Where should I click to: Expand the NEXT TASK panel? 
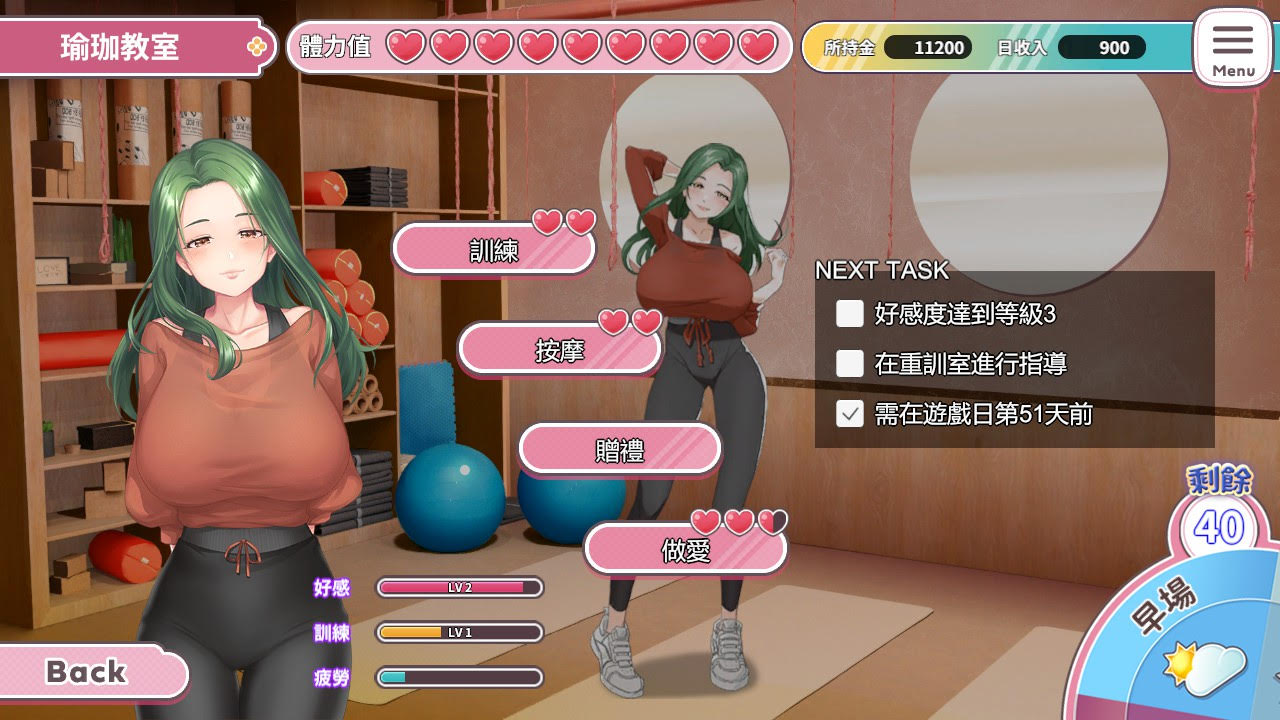click(884, 270)
